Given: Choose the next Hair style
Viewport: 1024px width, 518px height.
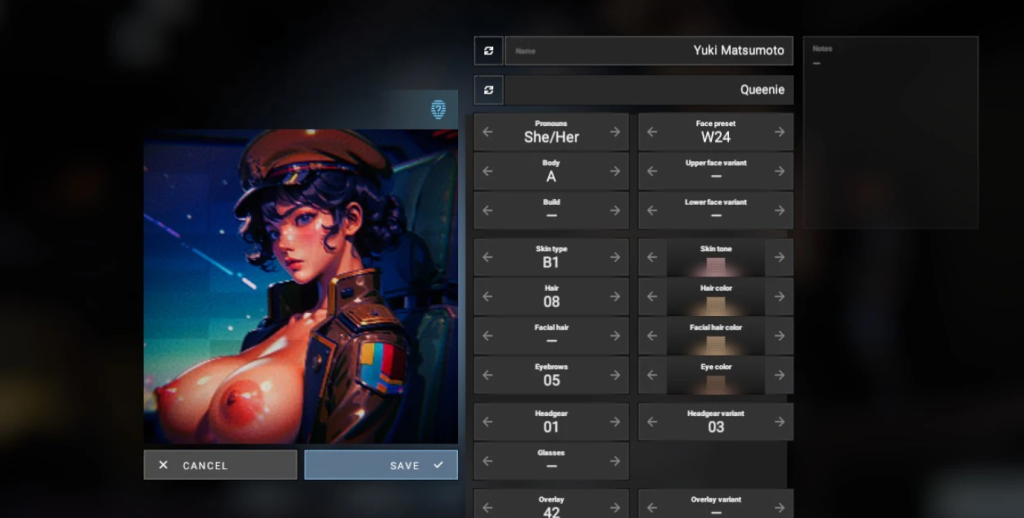Looking at the screenshot, I should (615, 296).
